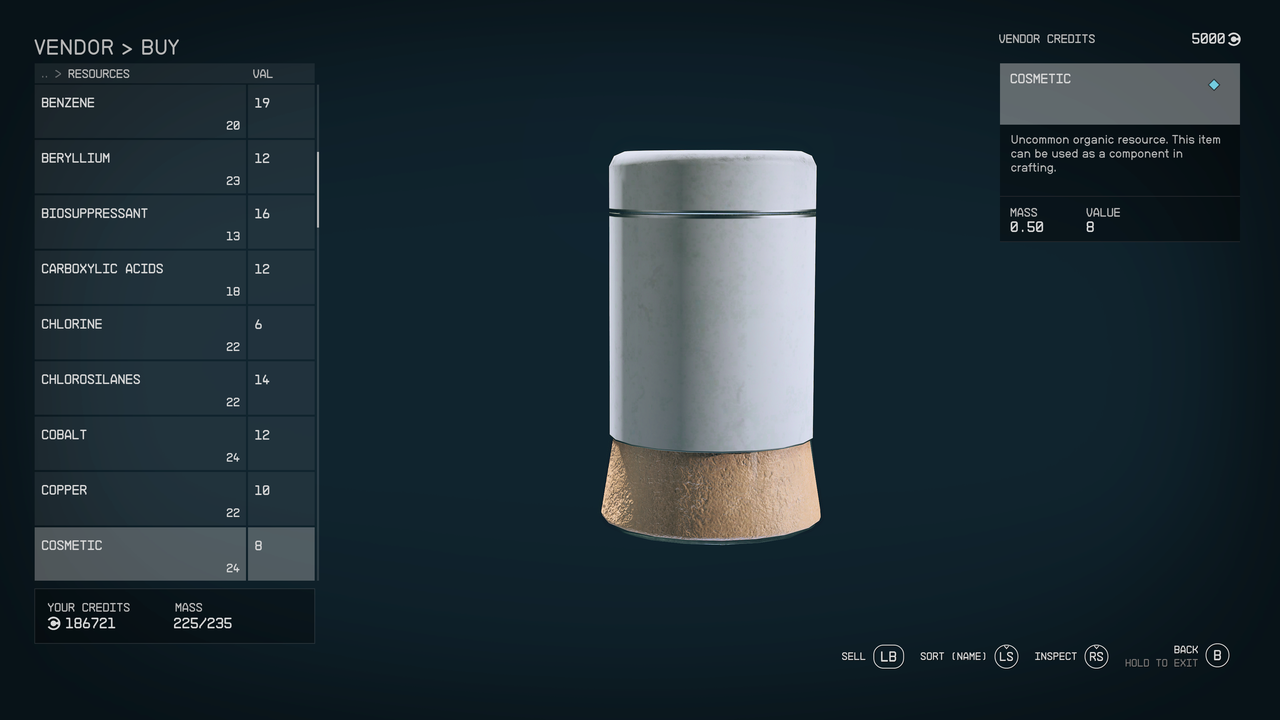Click the '..' icon in the breadcrumb bar
1280x720 pixels.
point(44,73)
